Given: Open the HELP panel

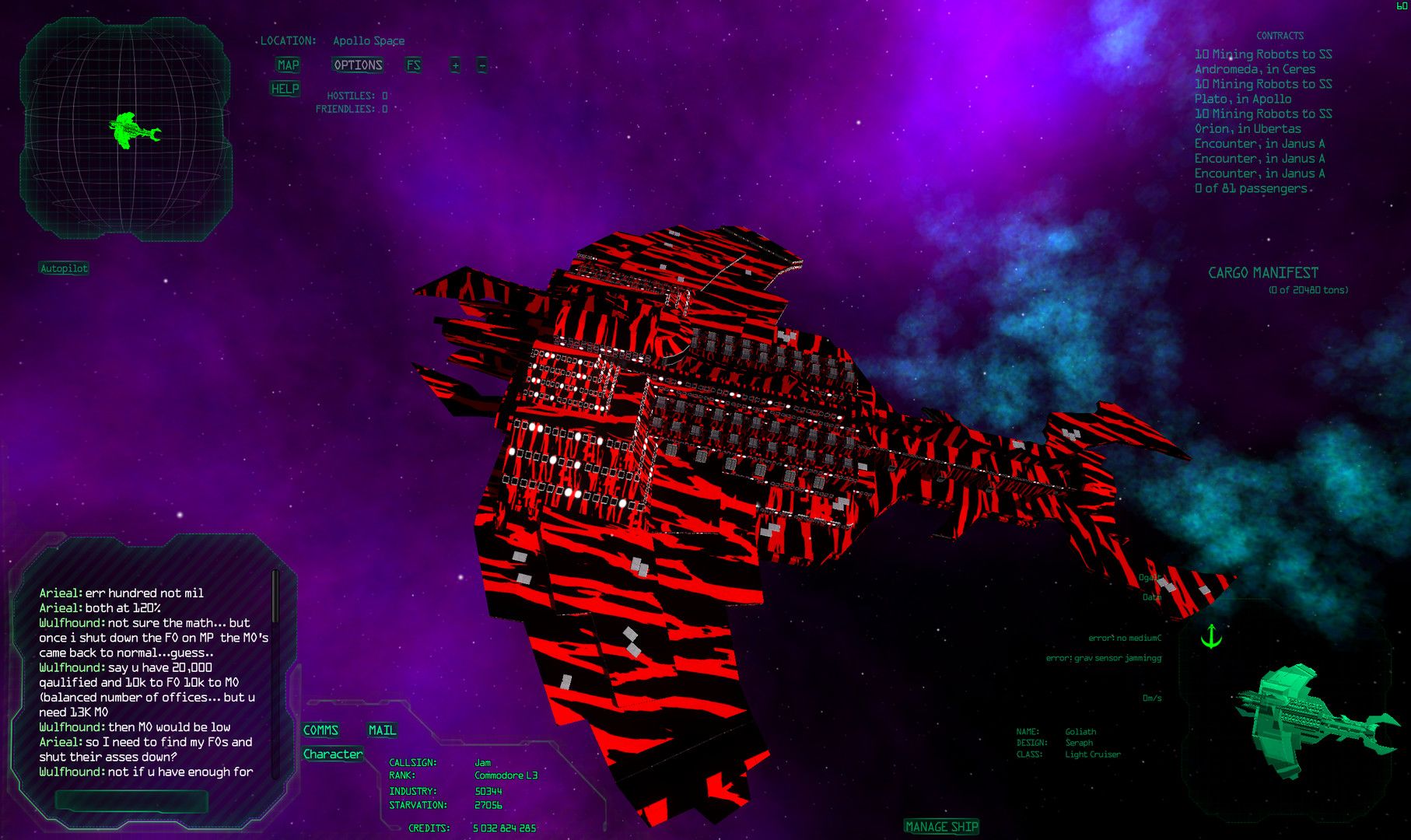Looking at the screenshot, I should [285, 89].
